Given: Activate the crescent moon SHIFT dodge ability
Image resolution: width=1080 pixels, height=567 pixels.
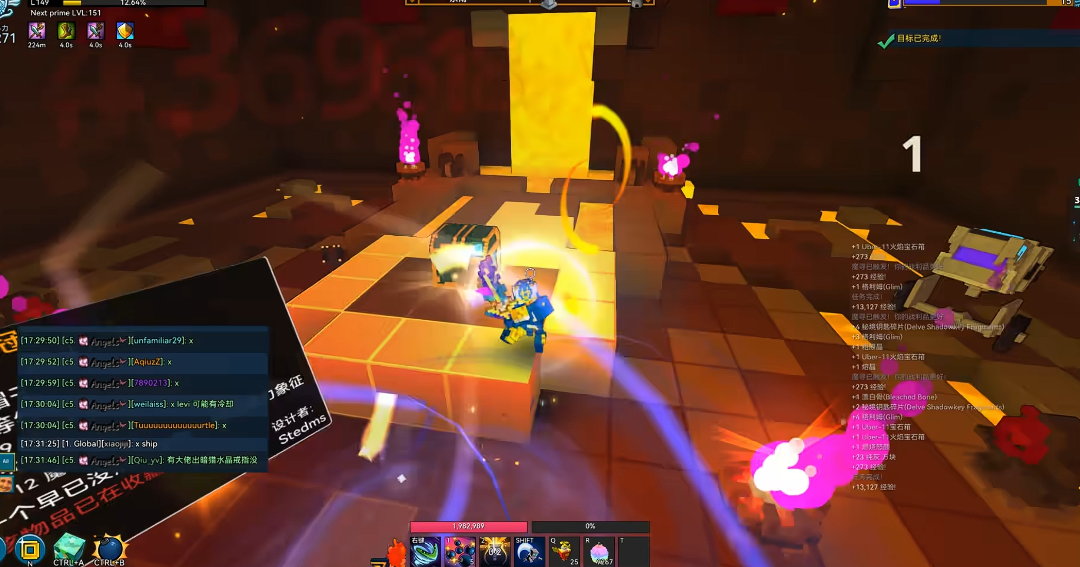Looking at the screenshot, I should point(529,551).
